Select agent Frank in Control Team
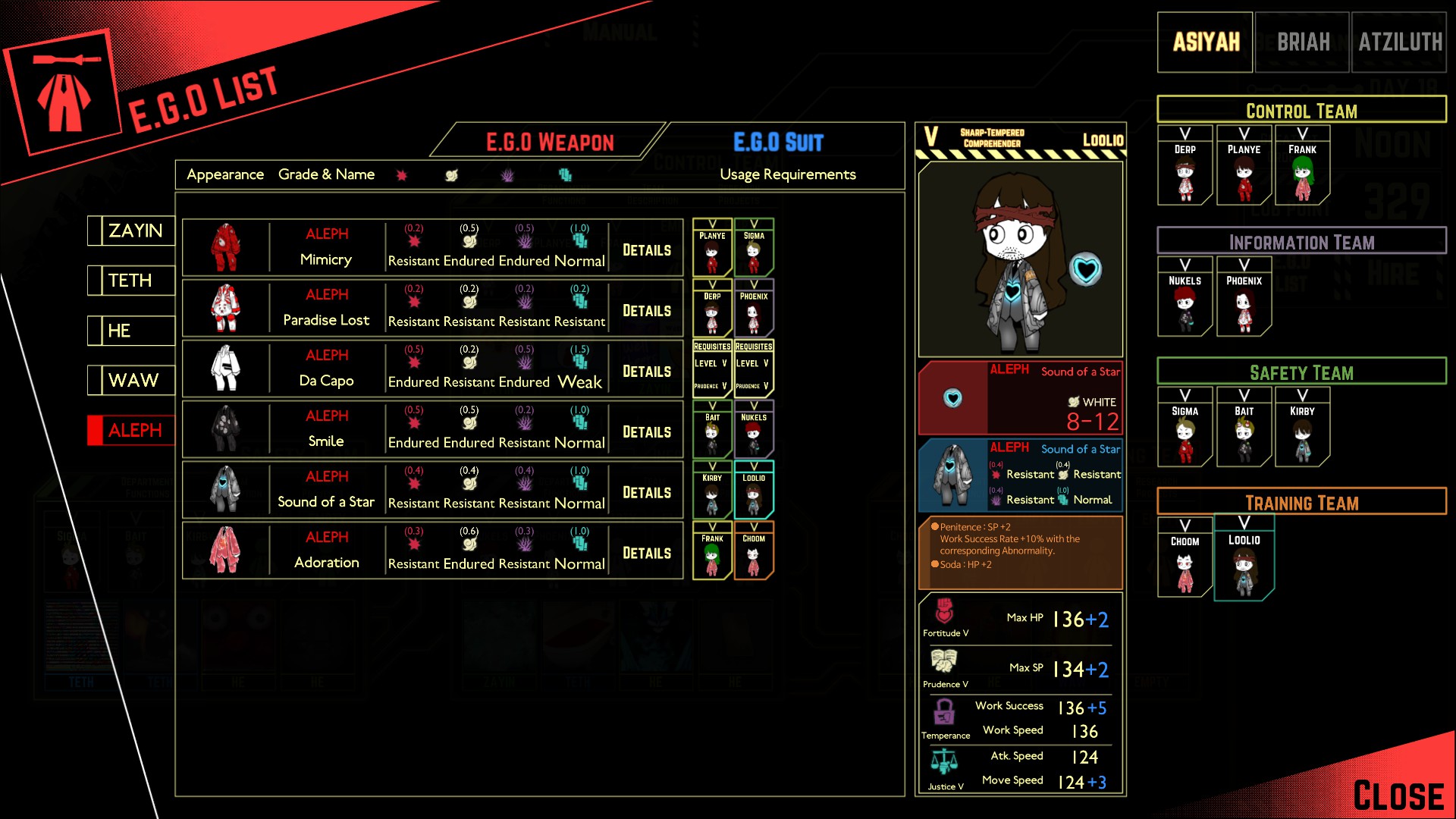Screen dimensions: 1456x819 [x=1302, y=167]
